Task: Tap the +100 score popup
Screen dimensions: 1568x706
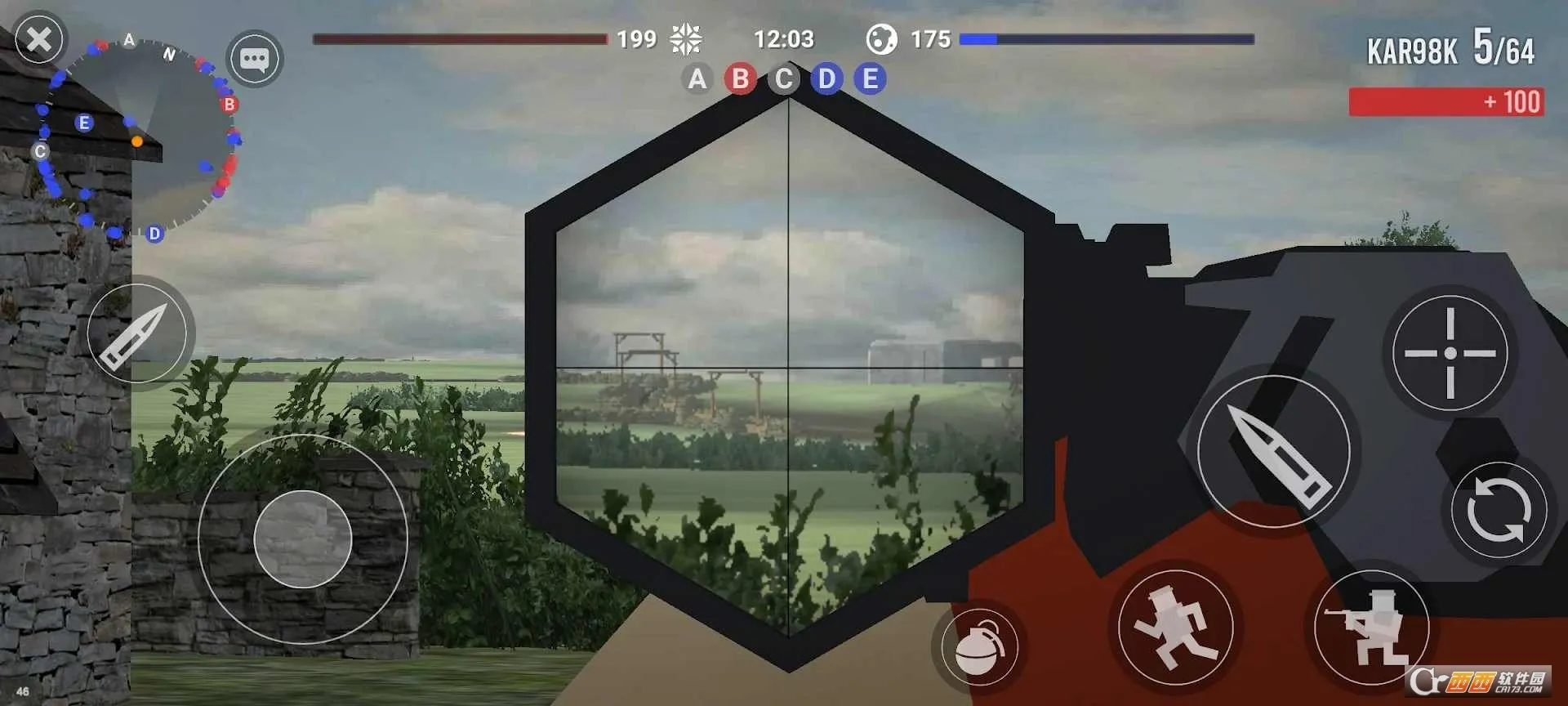Action: 1445,102
